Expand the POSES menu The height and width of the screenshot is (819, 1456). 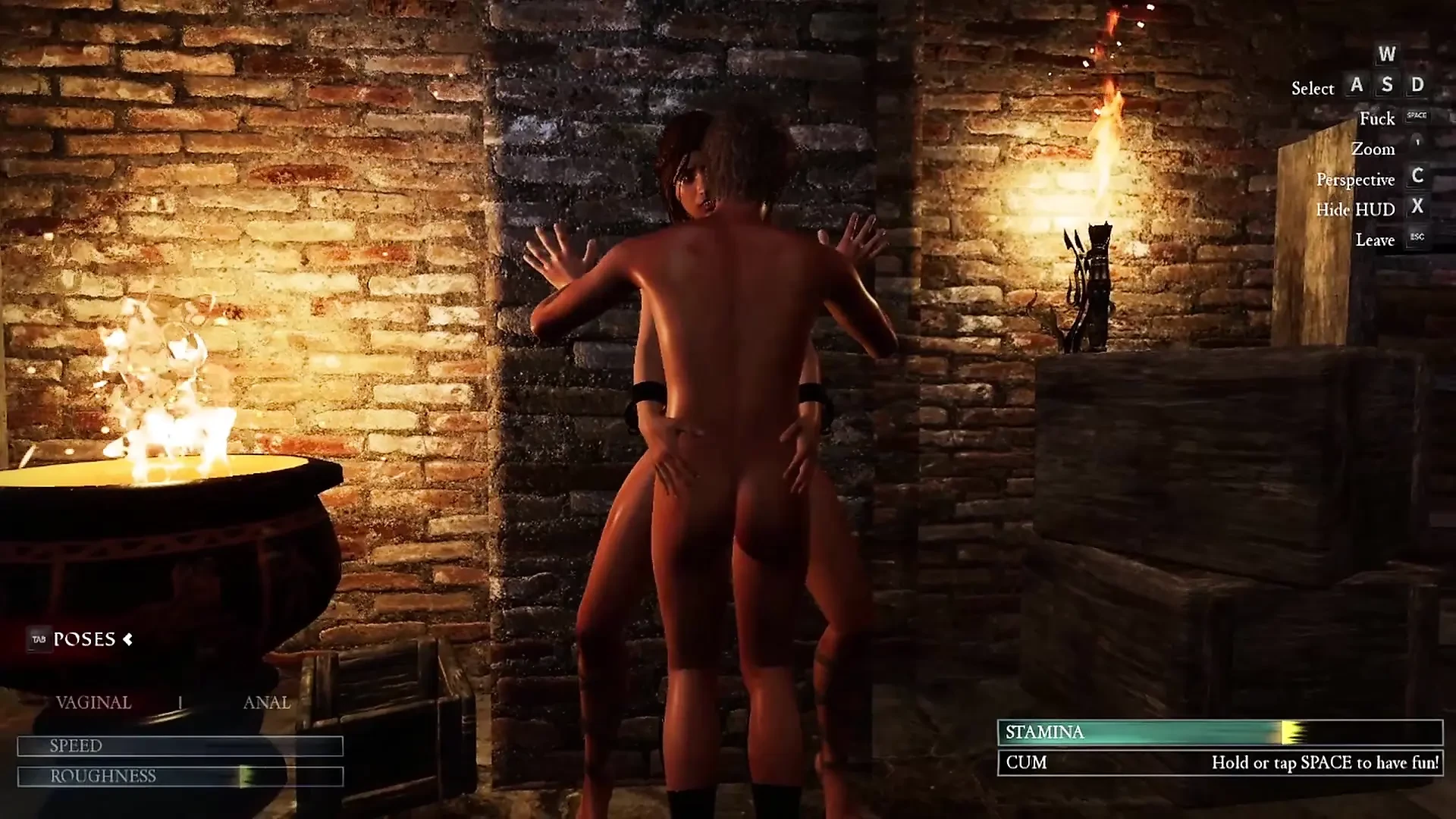pyautogui.click(x=83, y=639)
